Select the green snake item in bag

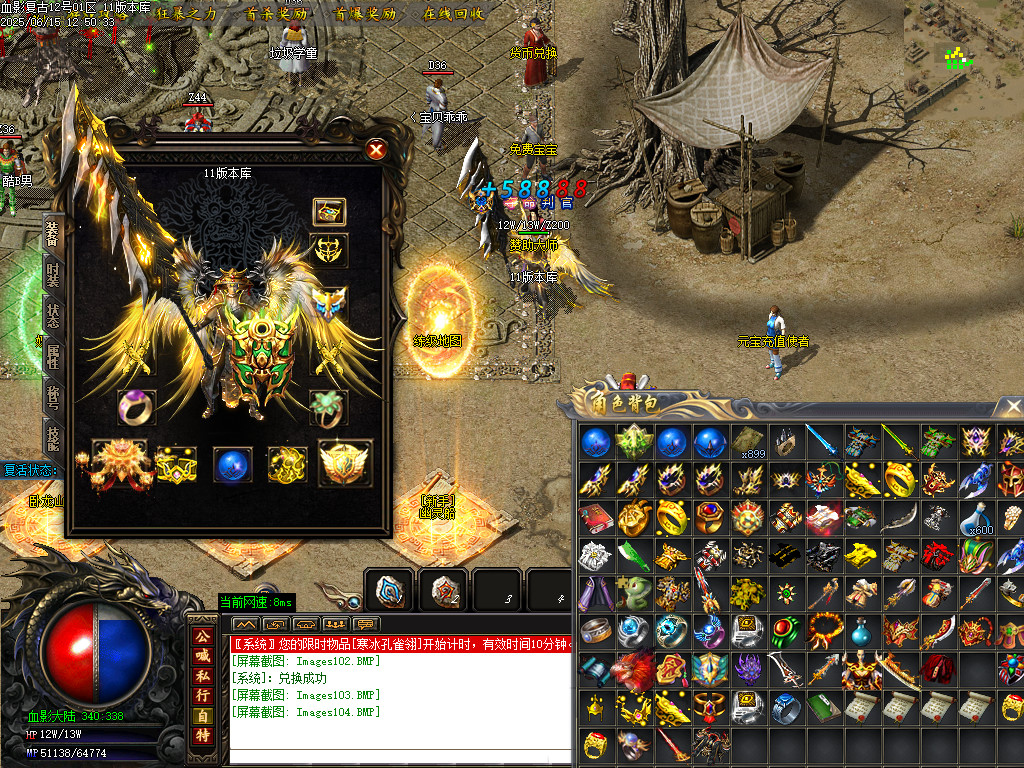632,594
